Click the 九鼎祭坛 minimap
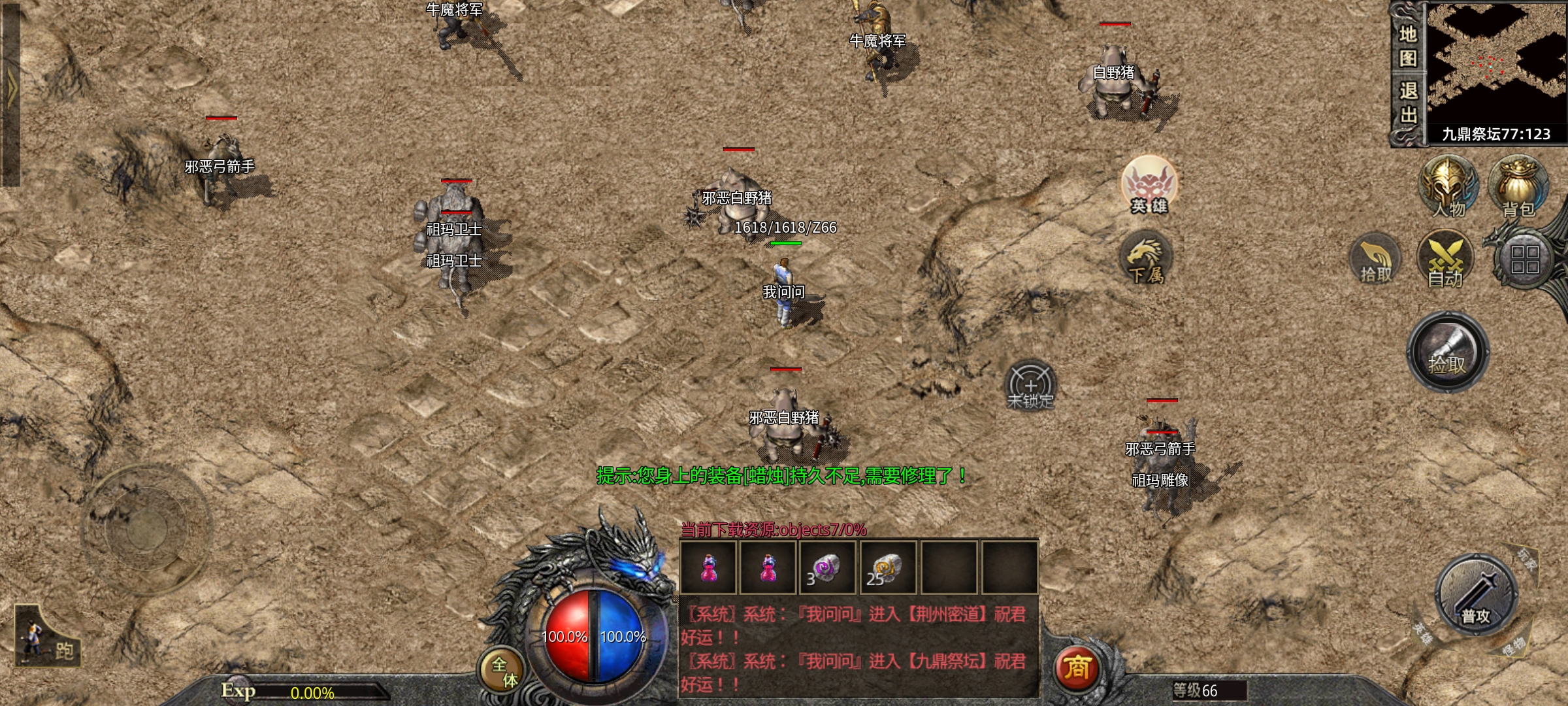This screenshot has width=1568, height=706. 1496,65
